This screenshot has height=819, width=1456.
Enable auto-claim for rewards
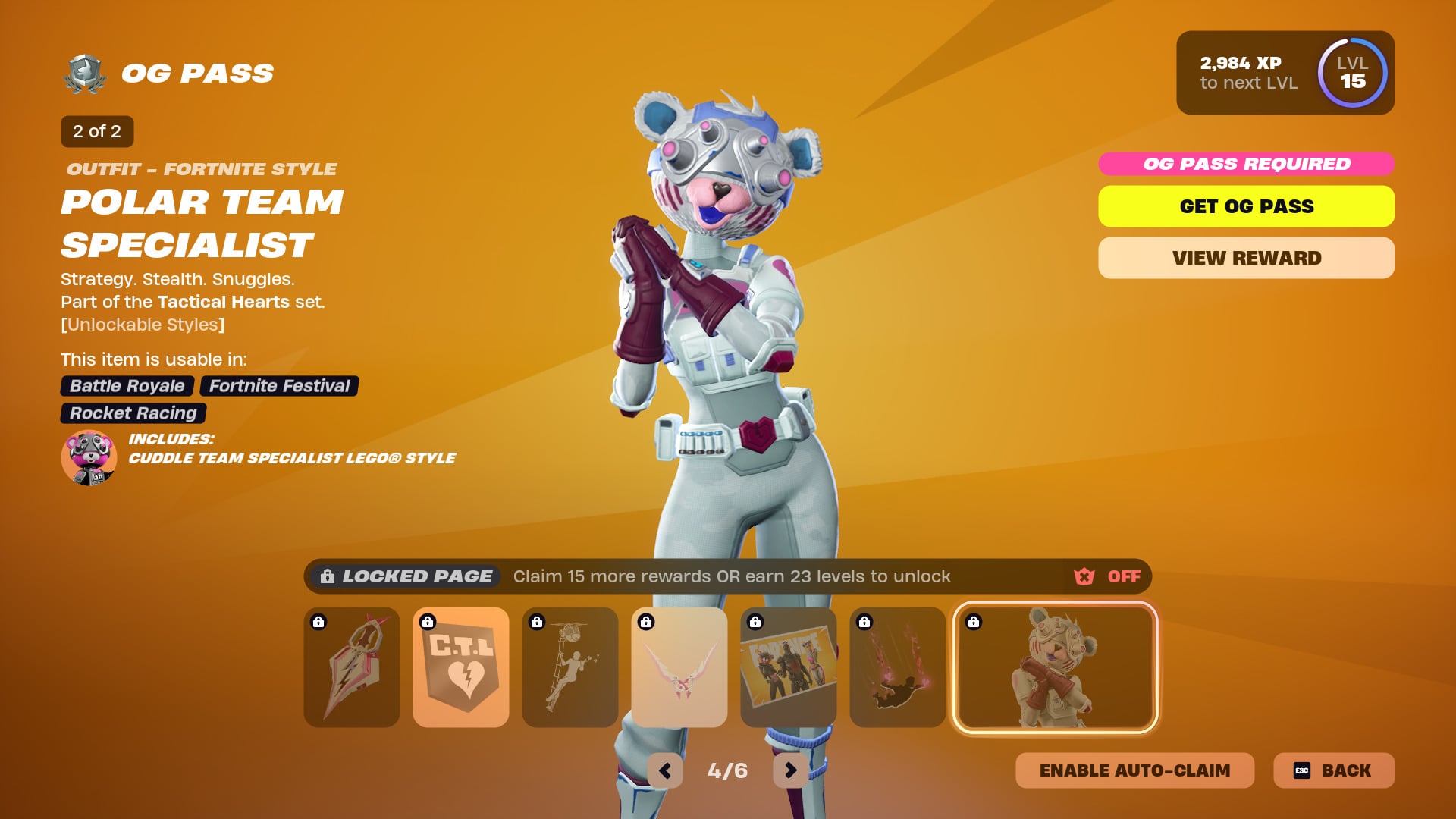coord(1134,770)
